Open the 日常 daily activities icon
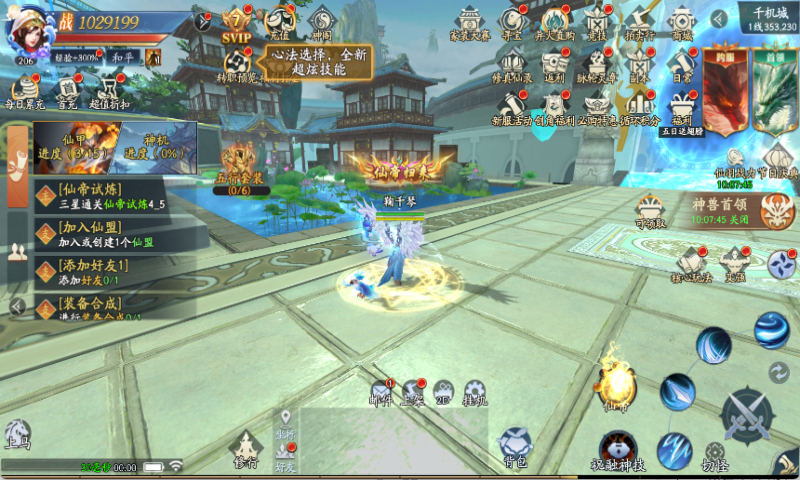Image resolution: width=800 pixels, height=480 pixels. point(683,65)
